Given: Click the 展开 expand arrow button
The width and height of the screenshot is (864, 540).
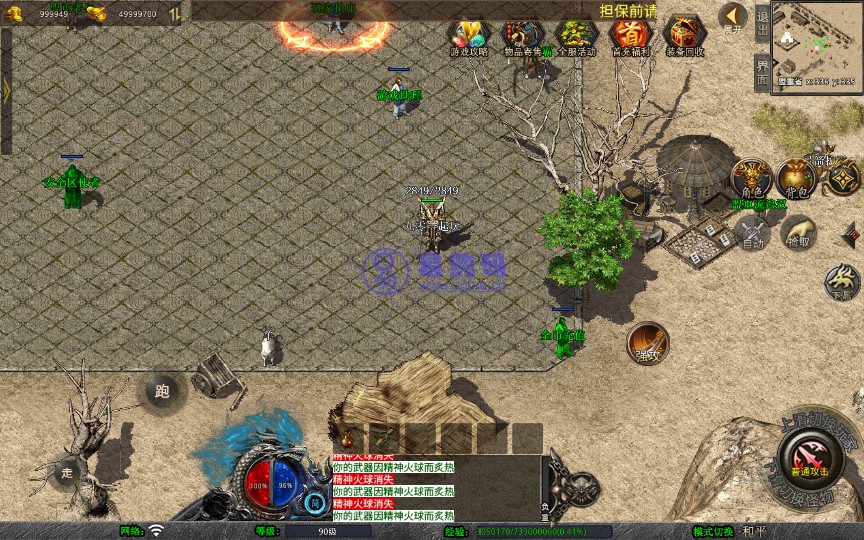Looking at the screenshot, I should [733, 17].
